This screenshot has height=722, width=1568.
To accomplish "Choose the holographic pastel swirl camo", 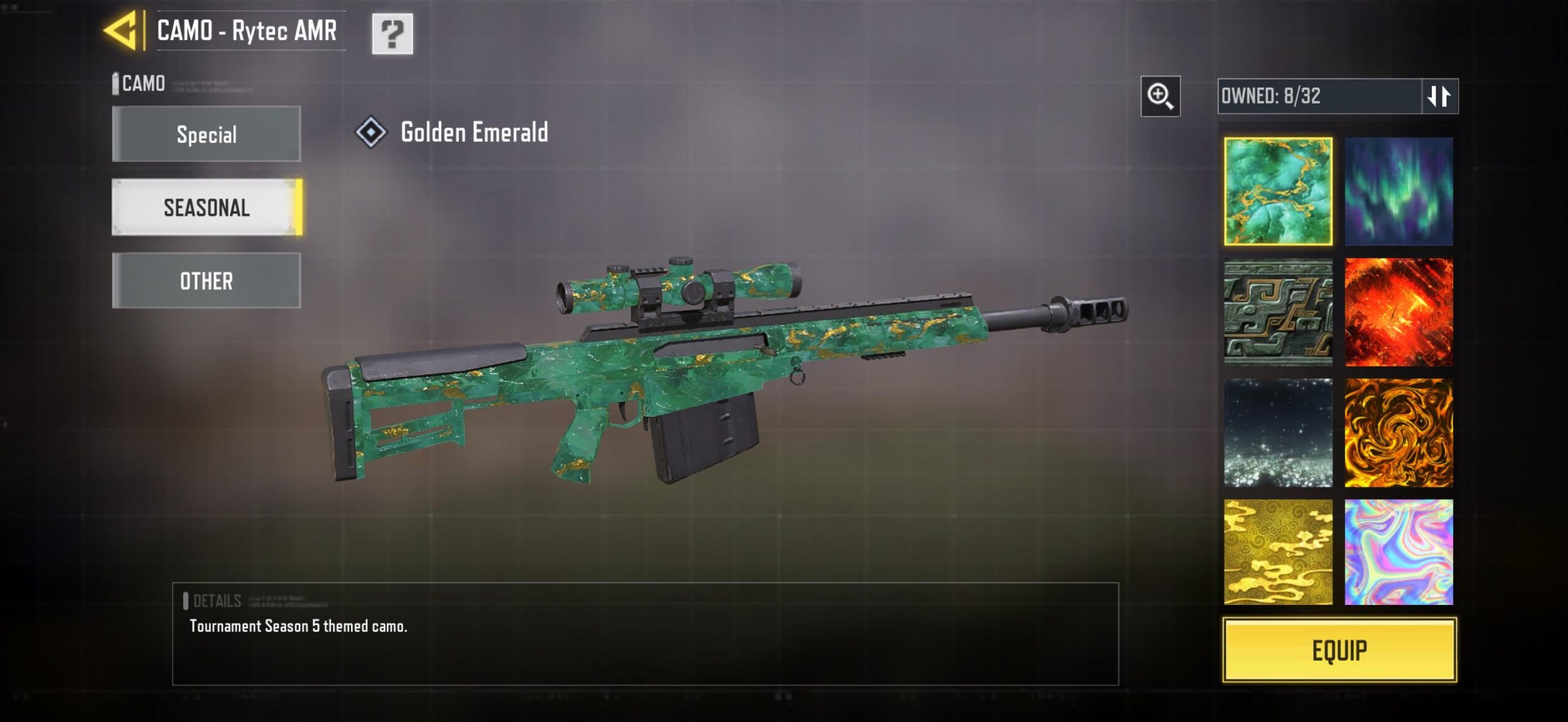I will [1398, 552].
